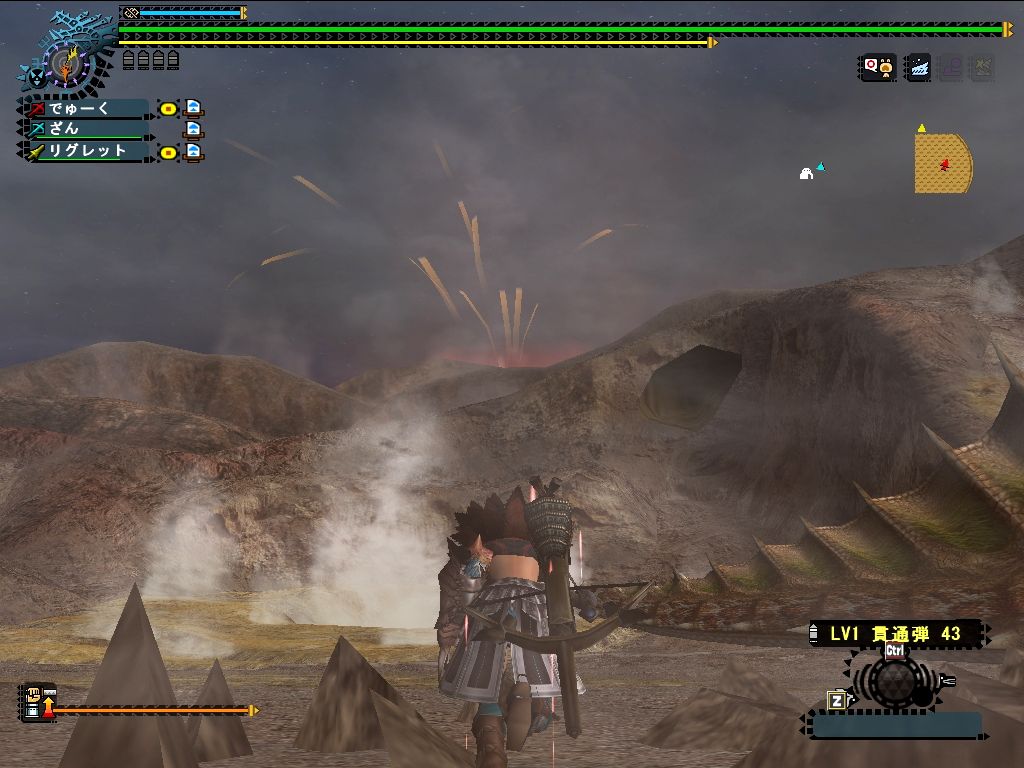This screenshot has width=1024, height=768.
Task: Click the empty item name bar
Action: click(x=895, y=725)
